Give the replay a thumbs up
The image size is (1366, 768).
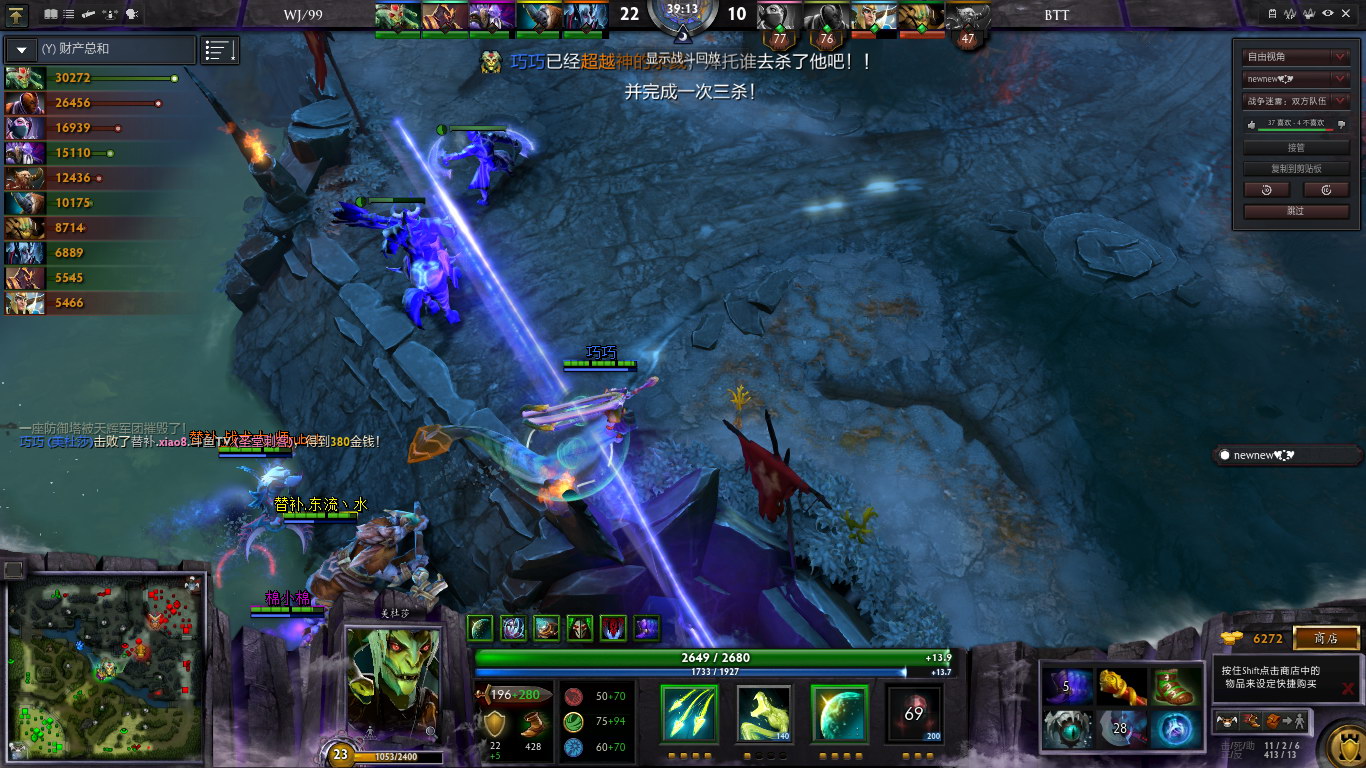[1252, 124]
